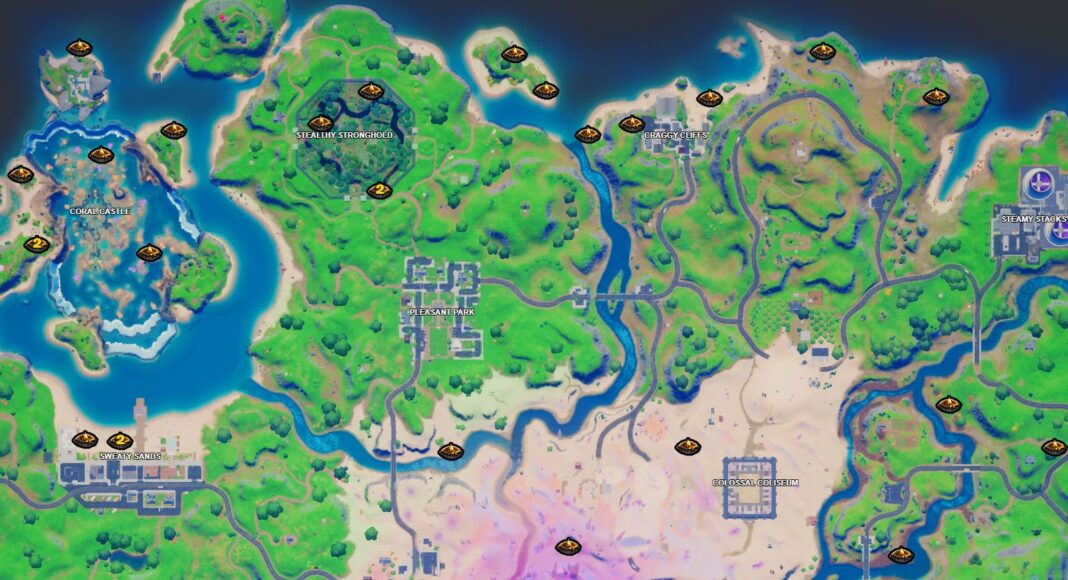Image resolution: width=1068 pixels, height=580 pixels.
Task: Select the number 2 marker west of Coral Castle
Action: [x=36, y=244]
